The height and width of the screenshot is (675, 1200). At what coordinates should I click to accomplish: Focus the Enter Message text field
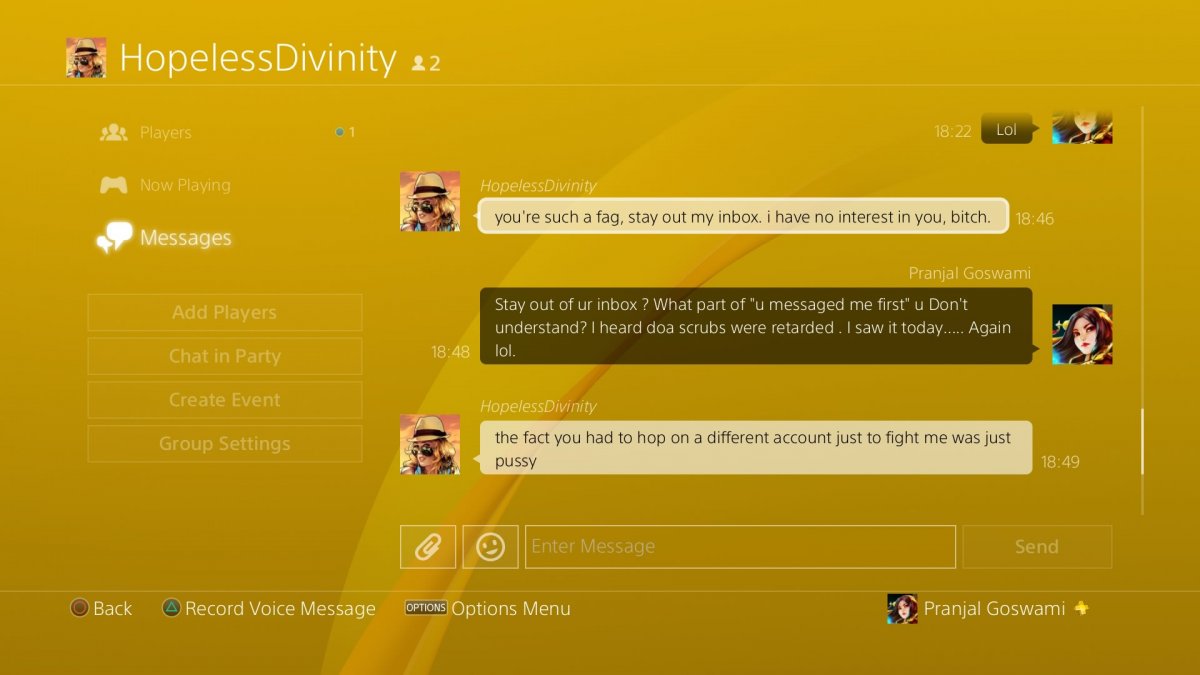(740, 547)
